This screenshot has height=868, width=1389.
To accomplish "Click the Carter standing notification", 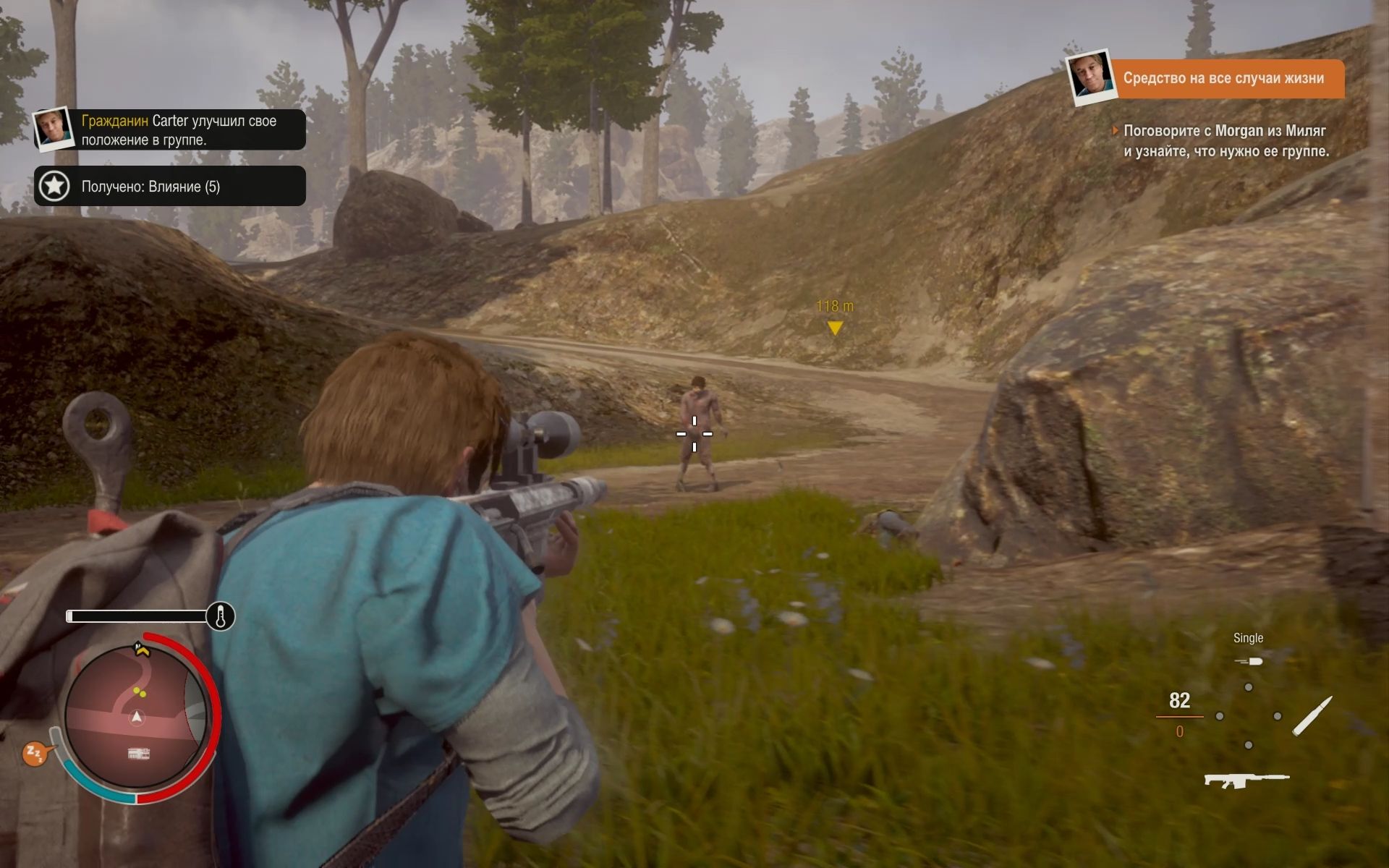I will point(171,130).
